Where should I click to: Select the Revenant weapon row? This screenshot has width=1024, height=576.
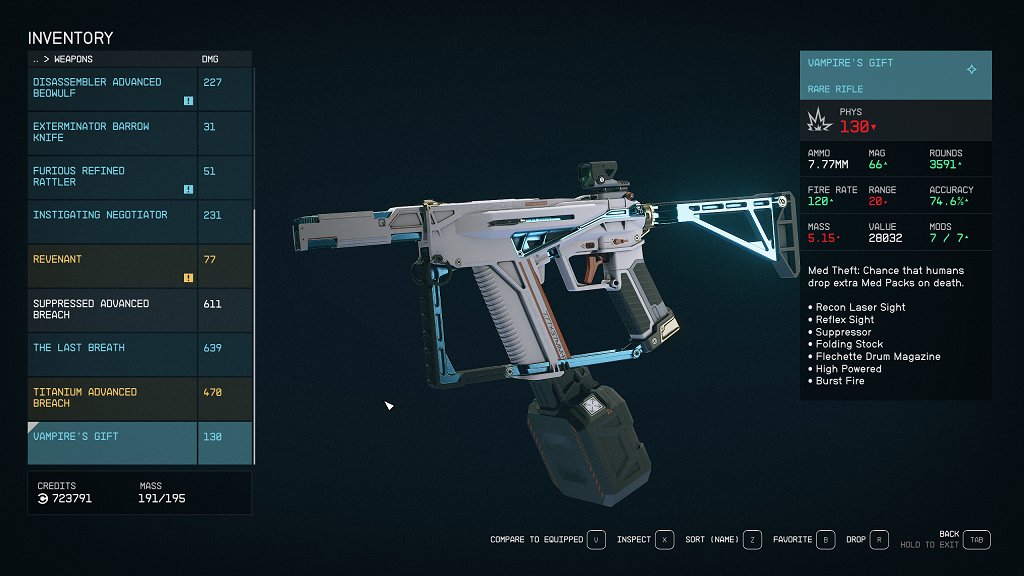(113, 265)
